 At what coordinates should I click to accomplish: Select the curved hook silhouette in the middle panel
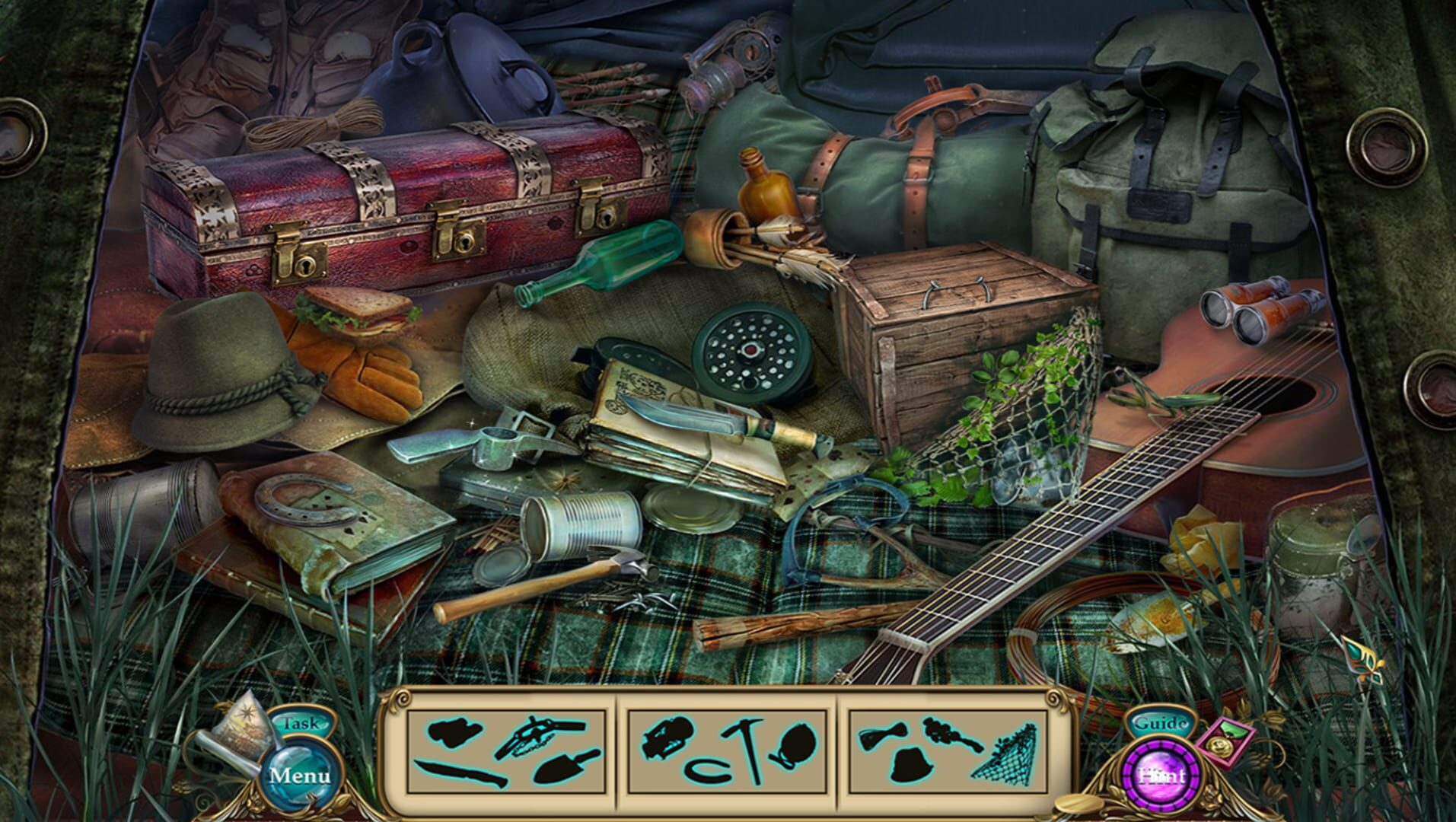click(x=706, y=769)
